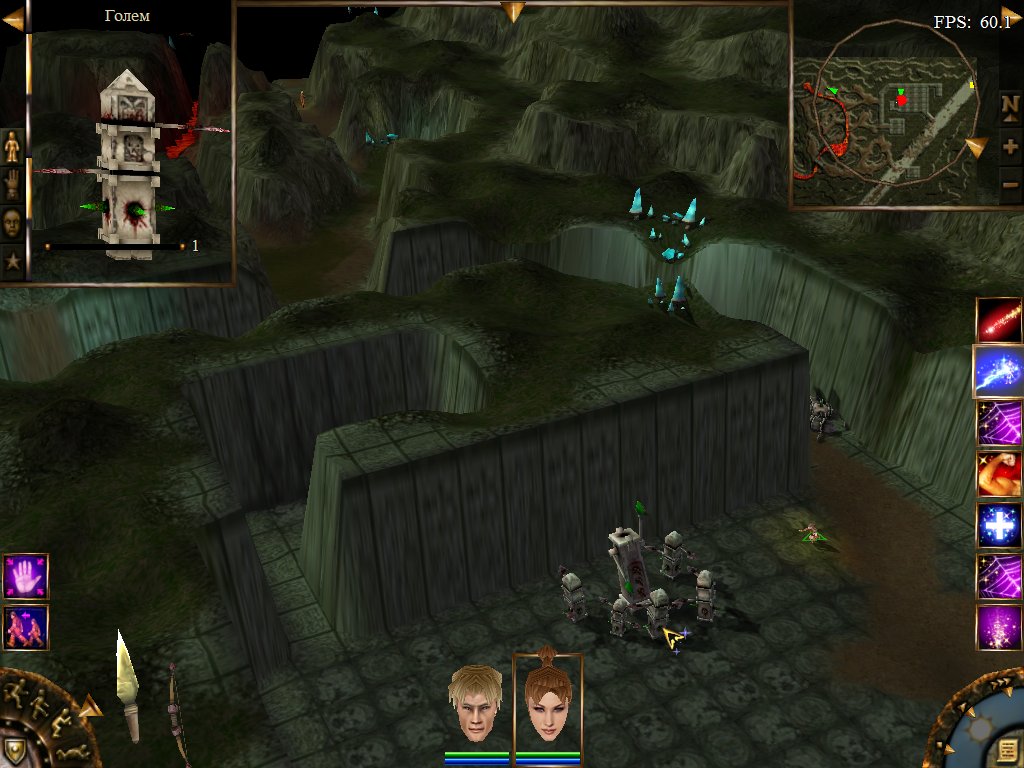Viewport: 1024px width, 768px height.
Task: Cast the glowing blue cross healing spell
Action: (999, 526)
